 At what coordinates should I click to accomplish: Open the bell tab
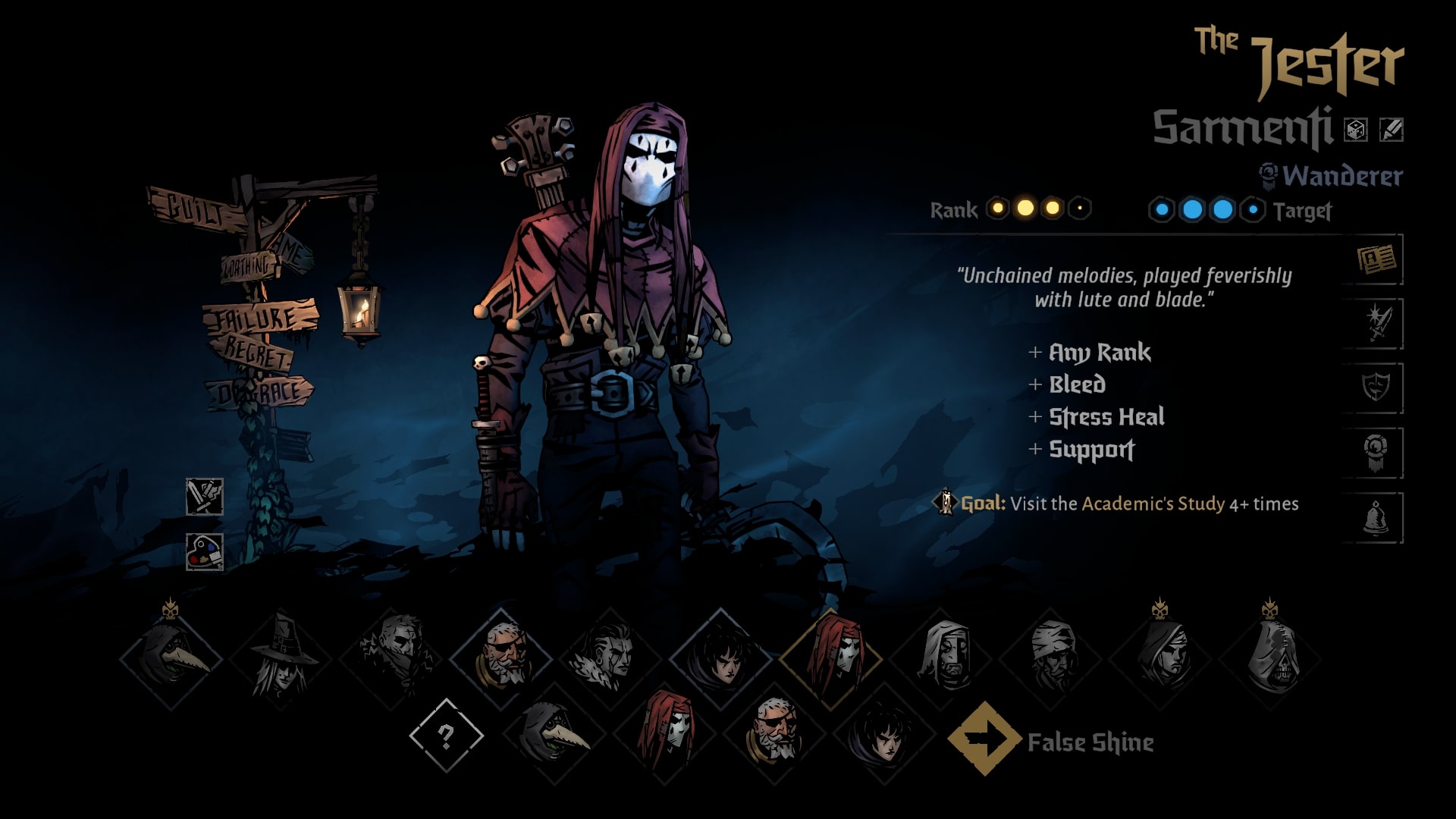point(1376,518)
